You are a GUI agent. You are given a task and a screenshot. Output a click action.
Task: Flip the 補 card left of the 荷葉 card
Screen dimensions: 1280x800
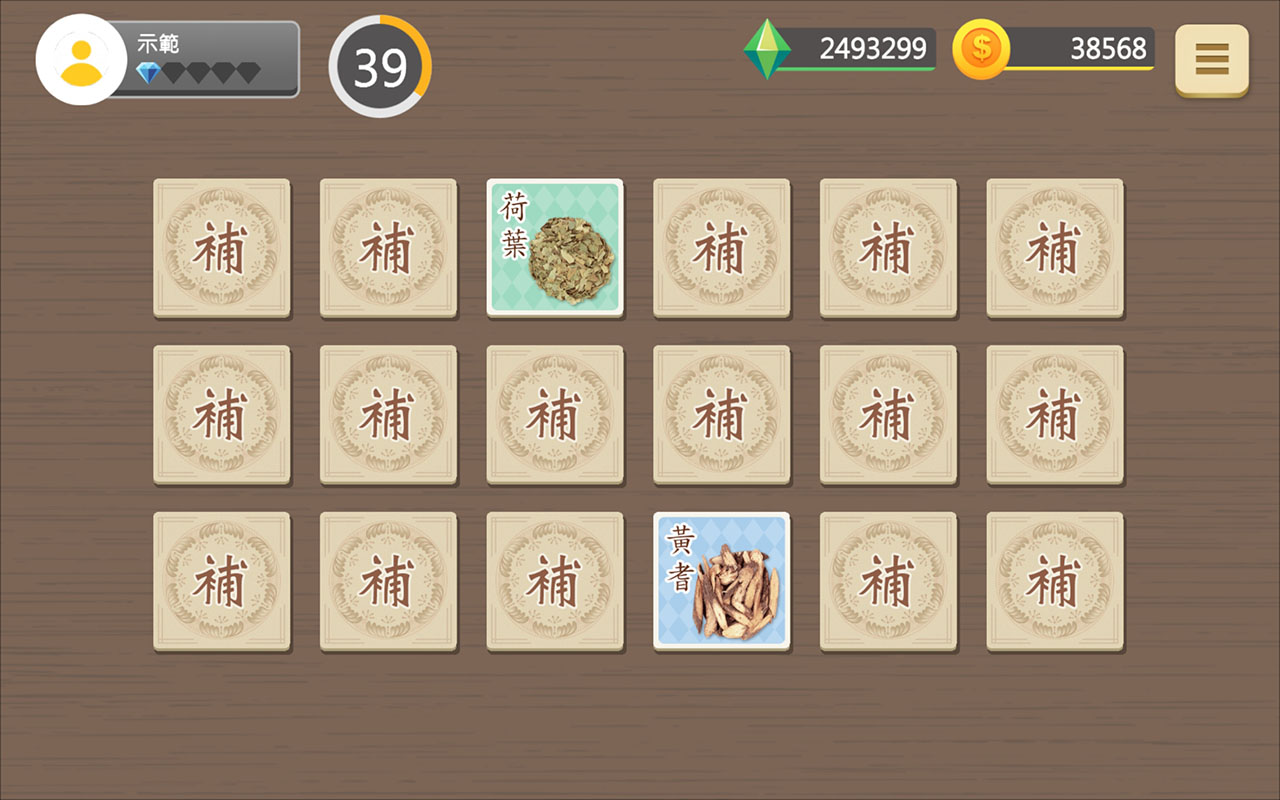click(388, 249)
